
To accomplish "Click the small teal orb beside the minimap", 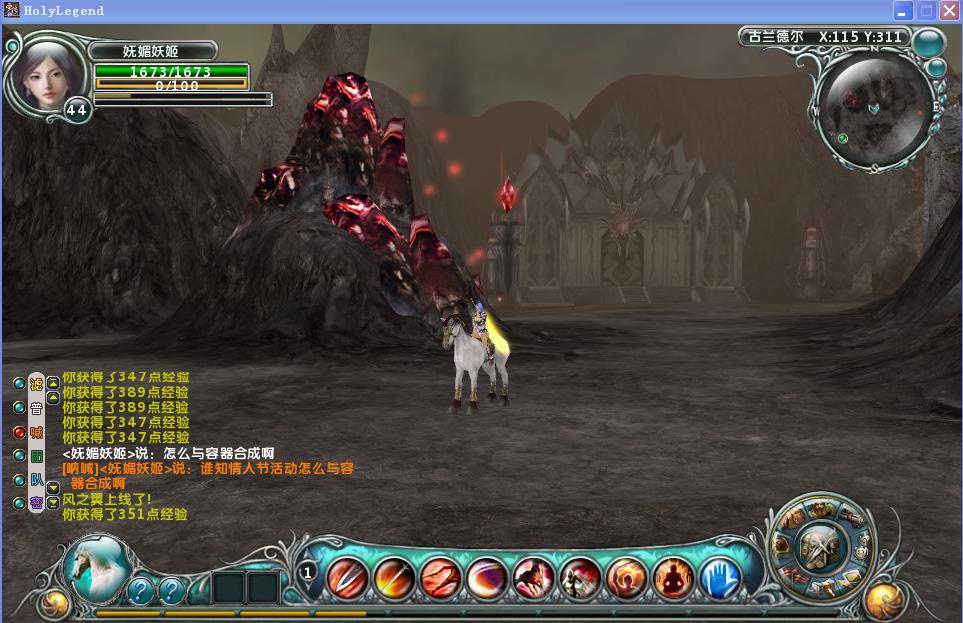I will [x=936, y=68].
